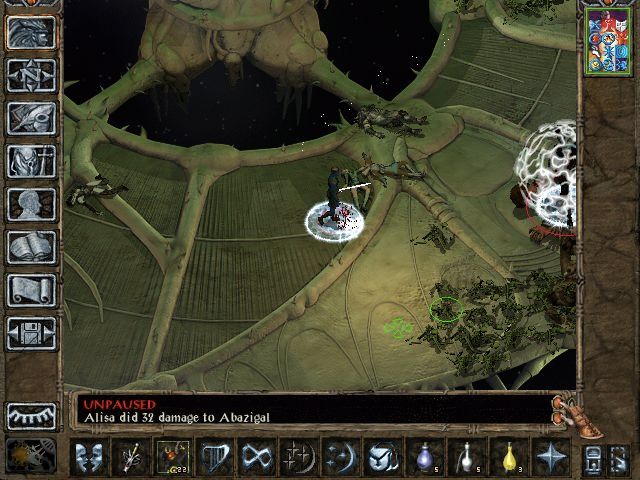640x480 pixels.
Task: Activate the infinity-symbol action button
Action: (x=256, y=456)
